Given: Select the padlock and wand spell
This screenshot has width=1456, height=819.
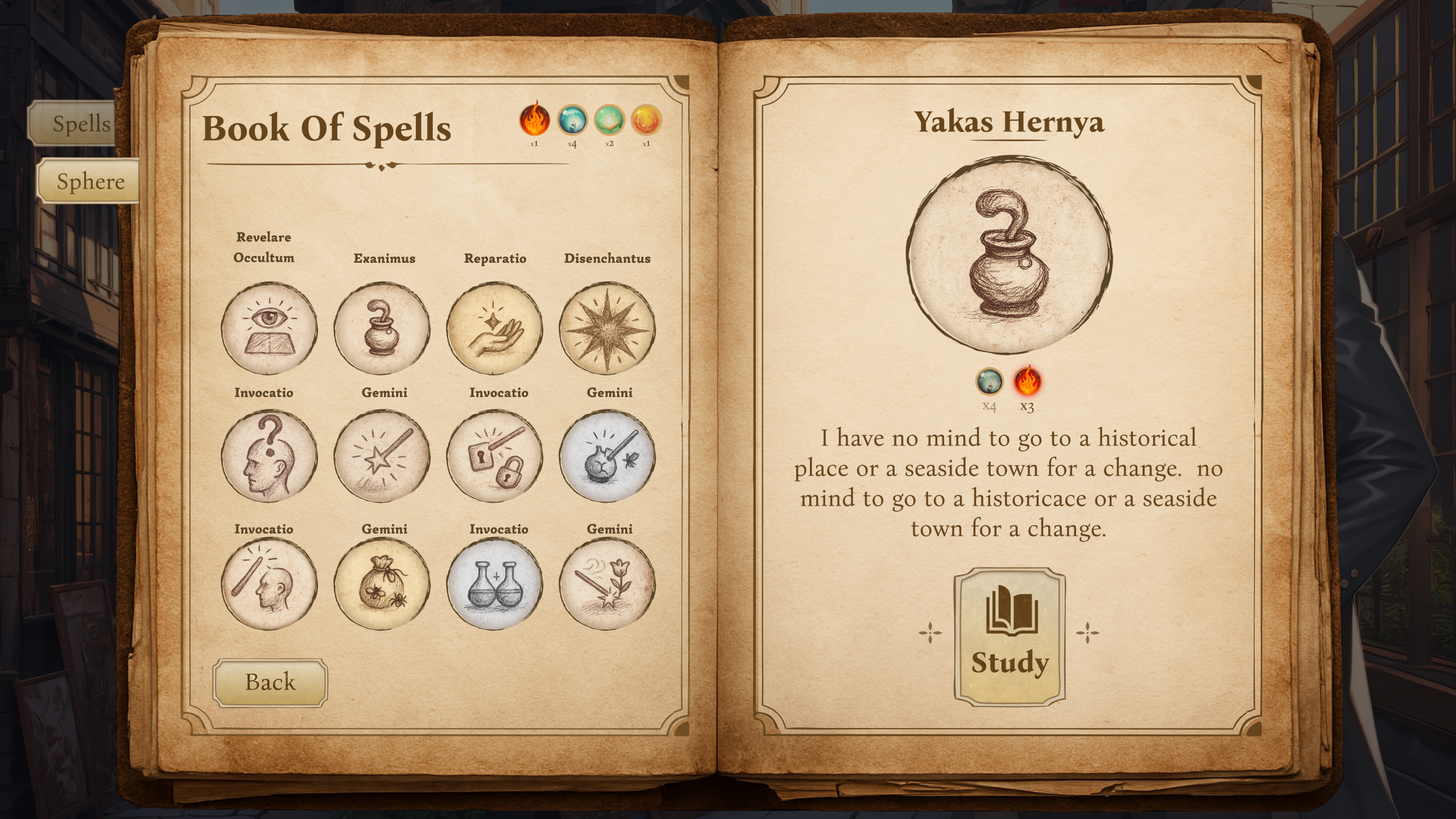Looking at the screenshot, I should 494,456.
